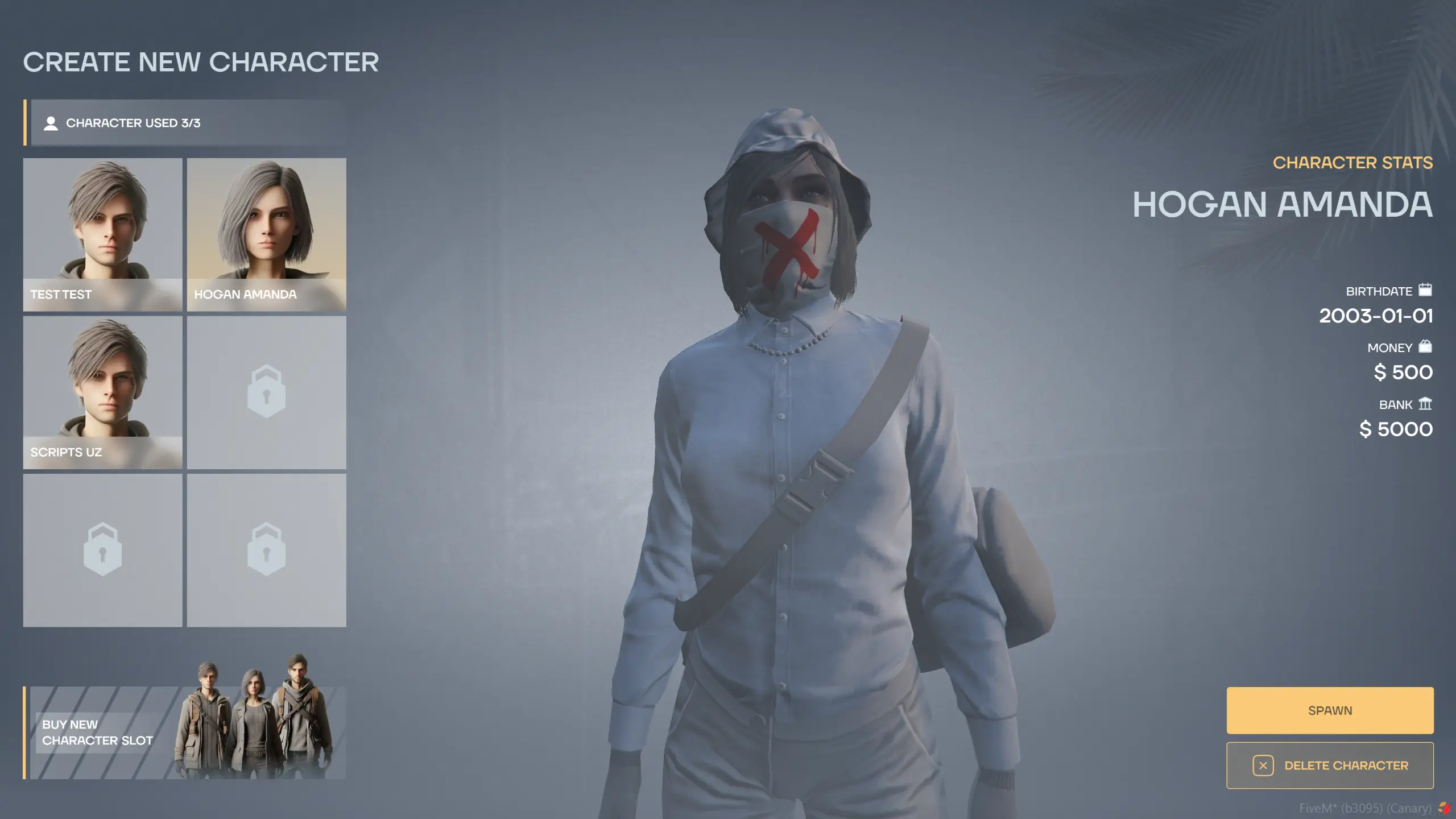Click the lock icon in the bottom-right empty slot
This screenshot has height=819, width=1456.
coord(266,550)
